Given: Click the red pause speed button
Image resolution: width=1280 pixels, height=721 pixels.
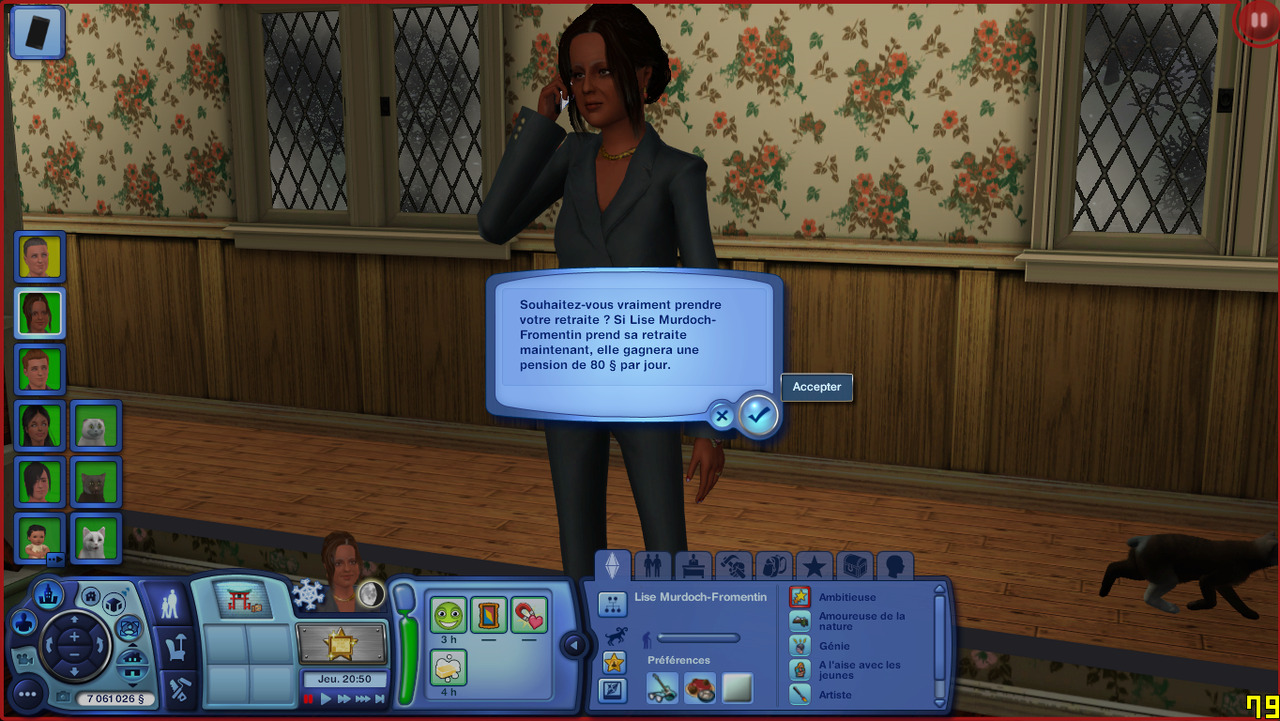Looking at the screenshot, I should pos(309,699).
